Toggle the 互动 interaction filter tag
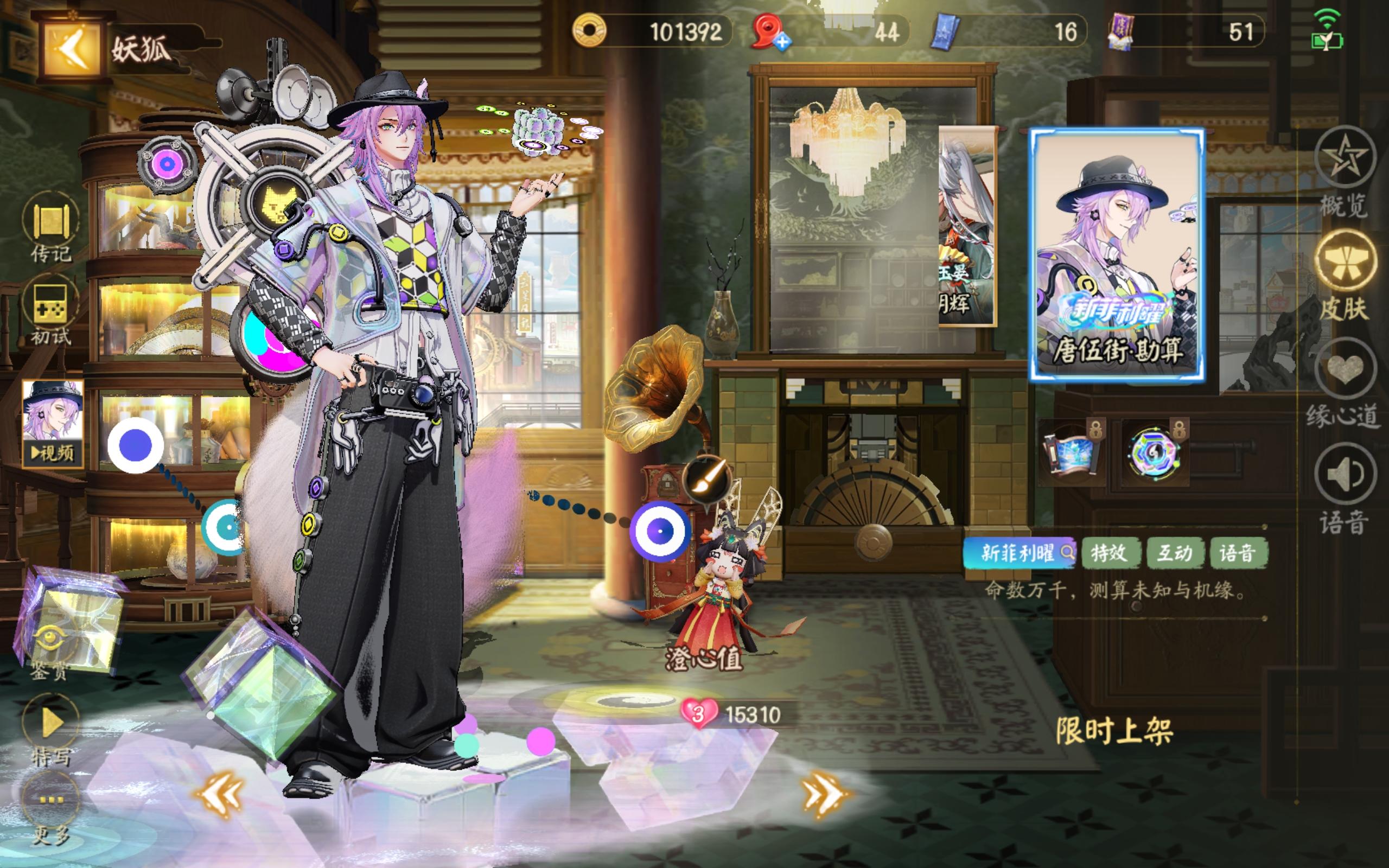Image resolution: width=1389 pixels, height=868 pixels. pyautogui.click(x=1176, y=552)
